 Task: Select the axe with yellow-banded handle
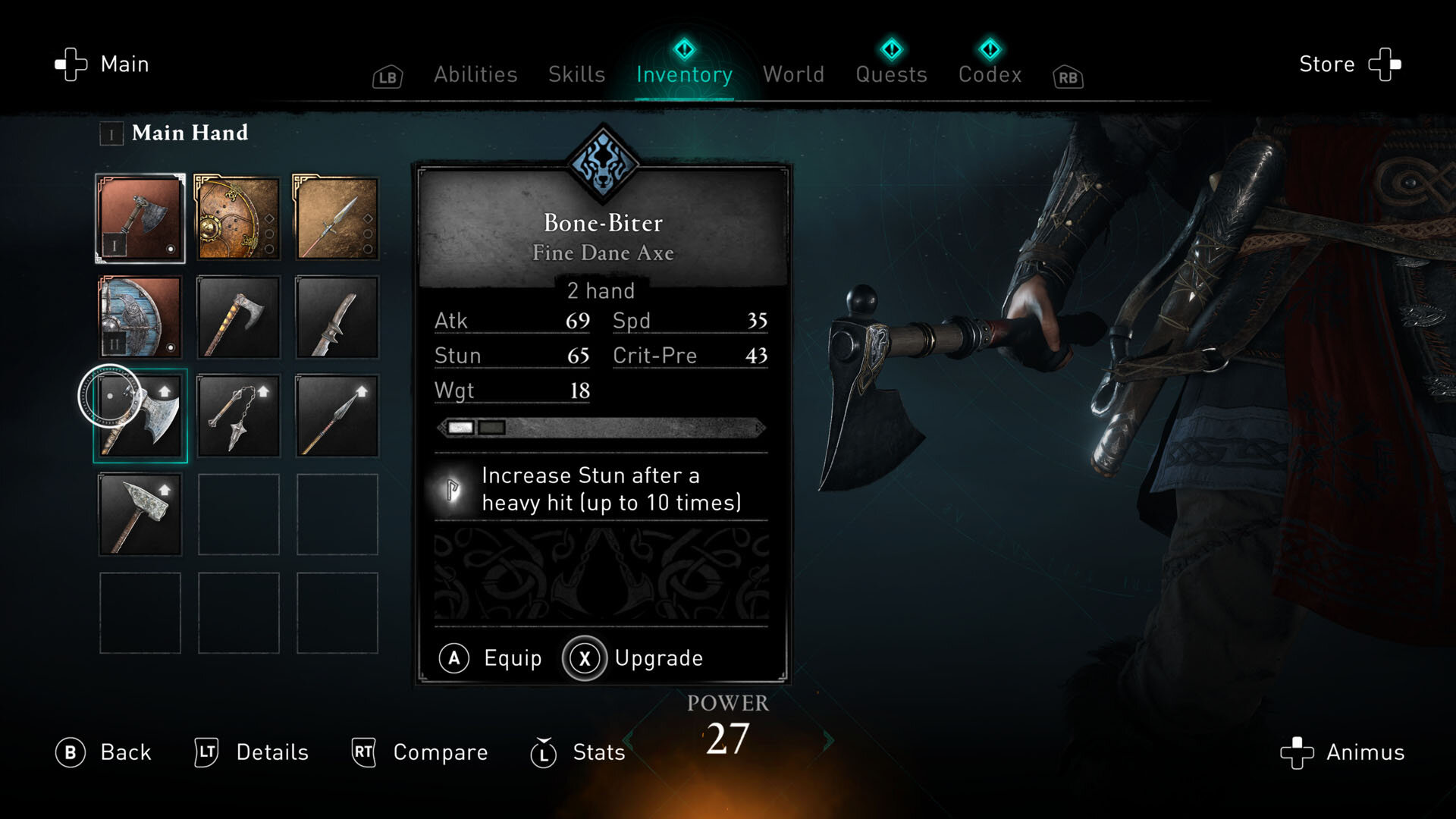tap(238, 317)
